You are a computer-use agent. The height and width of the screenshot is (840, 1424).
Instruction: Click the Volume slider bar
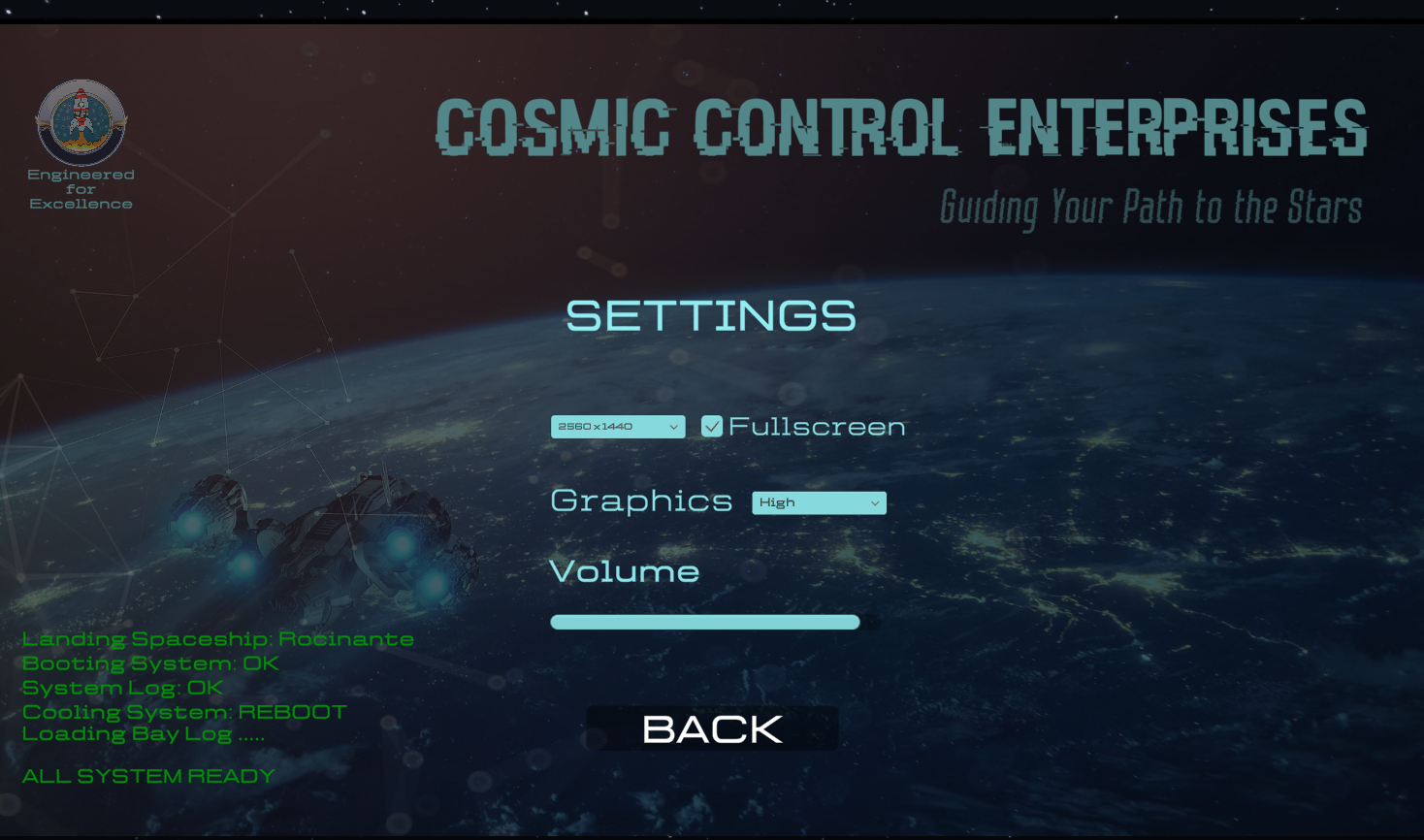[x=705, y=623]
